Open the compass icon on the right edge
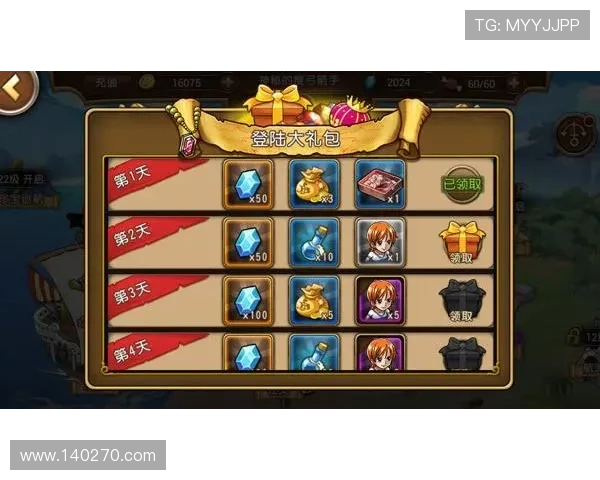600x480 pixels. point(577,135)
